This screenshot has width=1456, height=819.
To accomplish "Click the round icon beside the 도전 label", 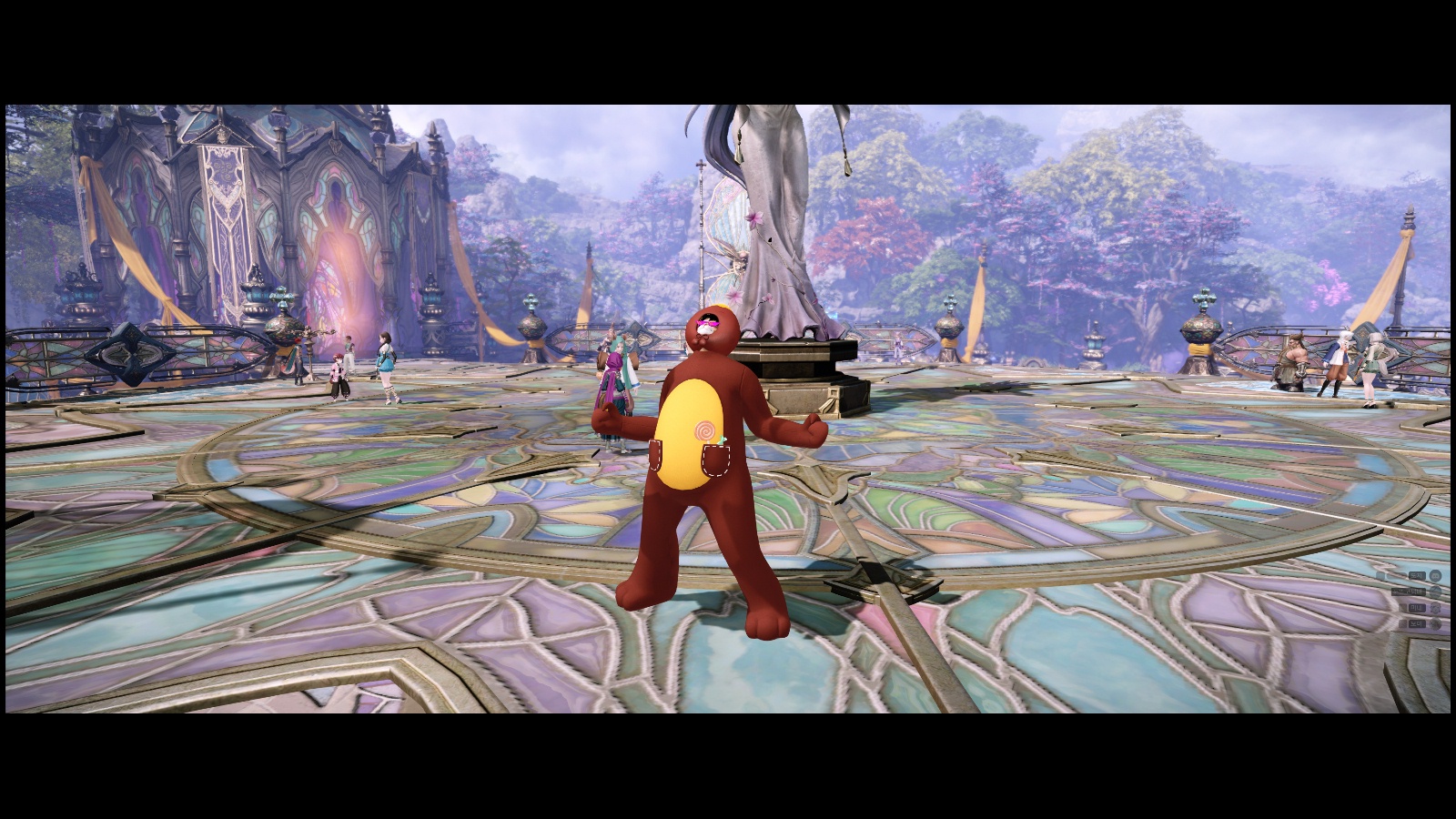I will [1435, 576].
